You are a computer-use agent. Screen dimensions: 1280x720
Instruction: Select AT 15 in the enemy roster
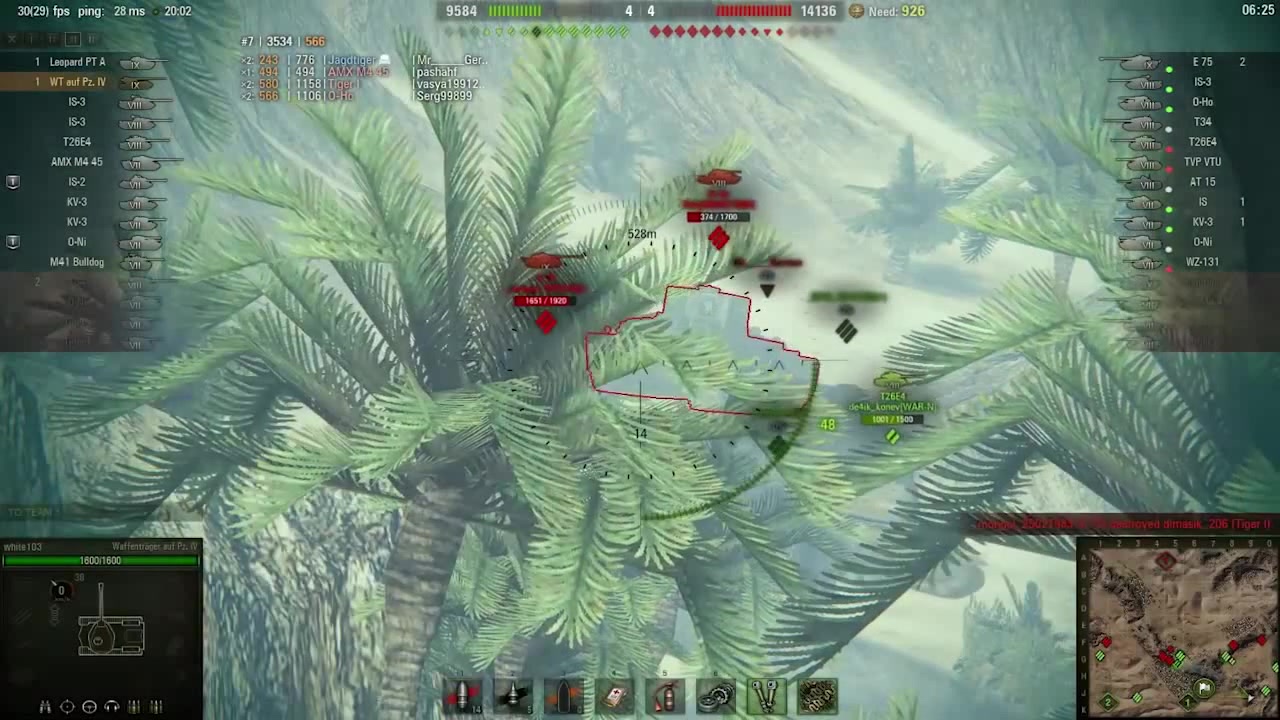point(1202,182)
